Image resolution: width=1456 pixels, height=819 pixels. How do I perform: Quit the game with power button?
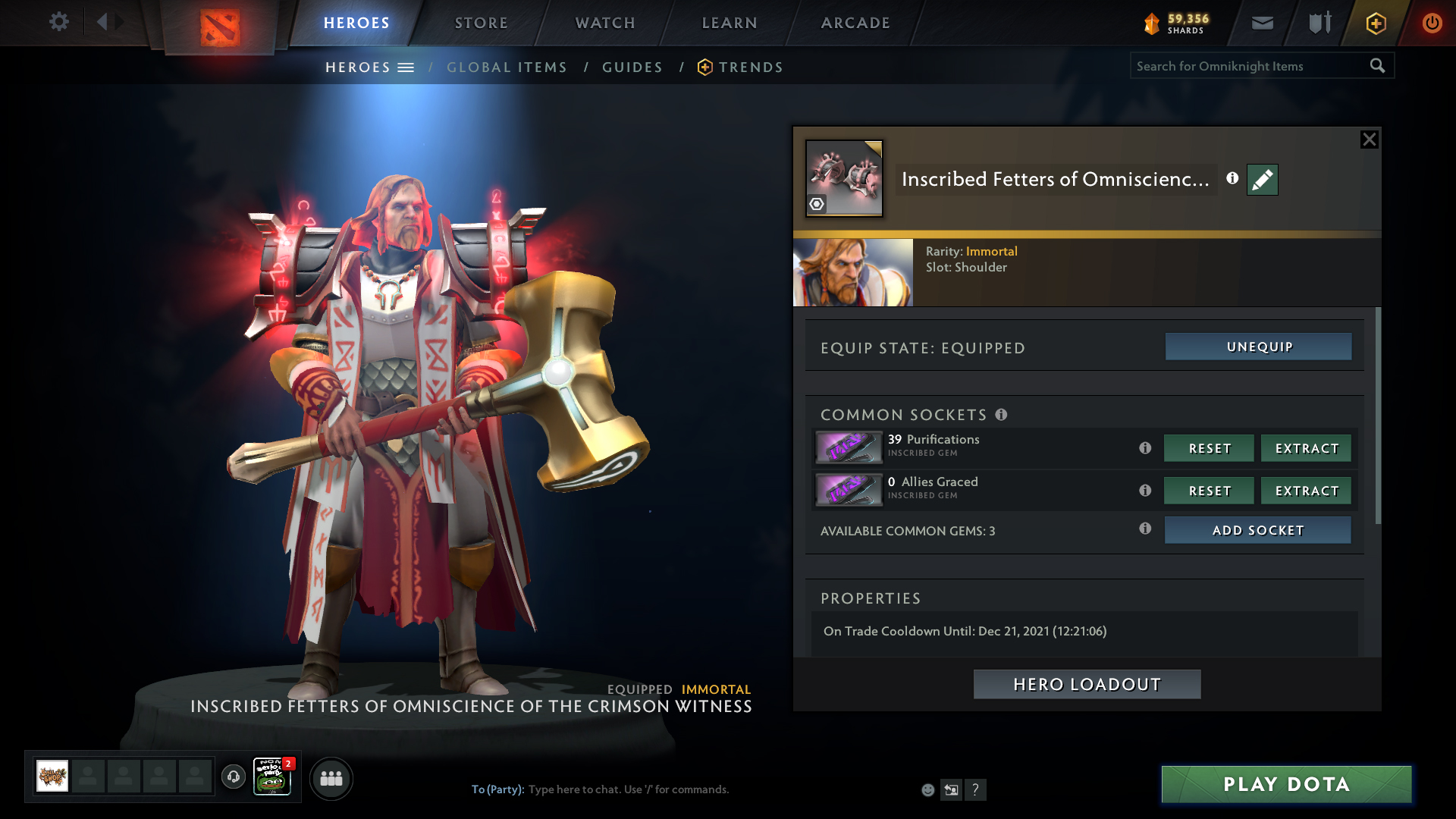(1432, 23)
